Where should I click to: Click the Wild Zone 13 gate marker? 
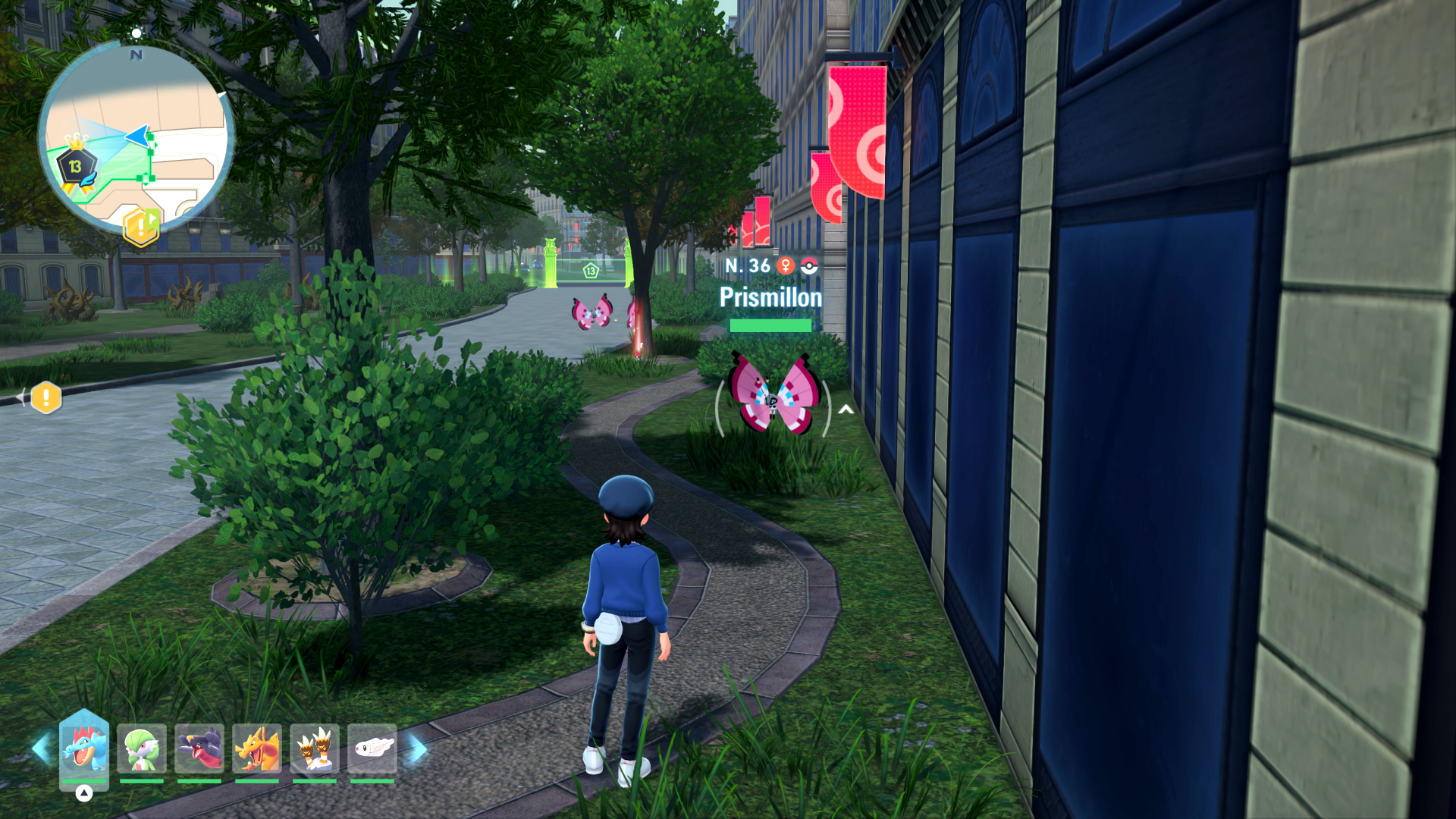click(590, 270)
